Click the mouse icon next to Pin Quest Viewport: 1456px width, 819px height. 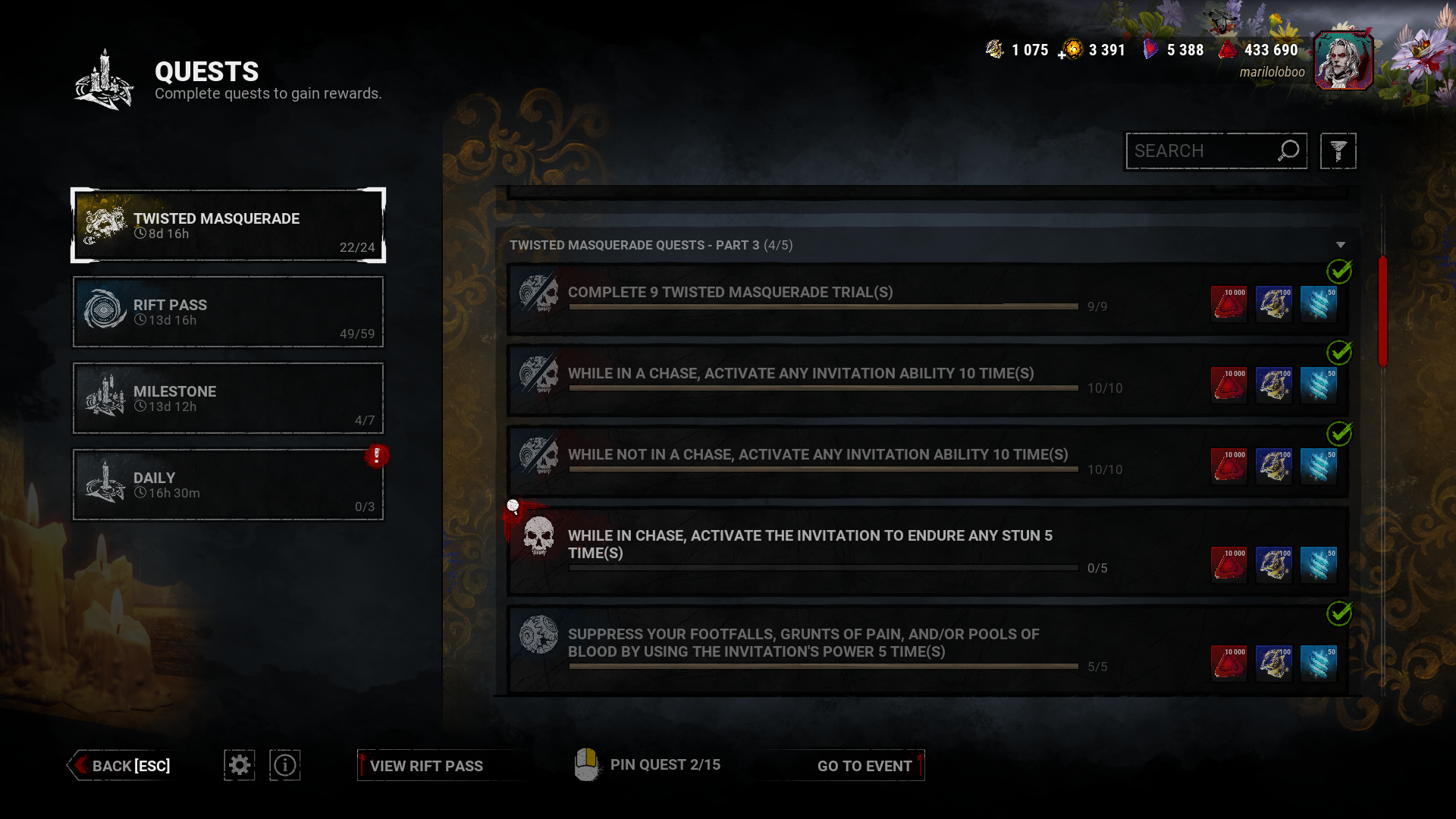pyautogui.click(x=587, y=764)
